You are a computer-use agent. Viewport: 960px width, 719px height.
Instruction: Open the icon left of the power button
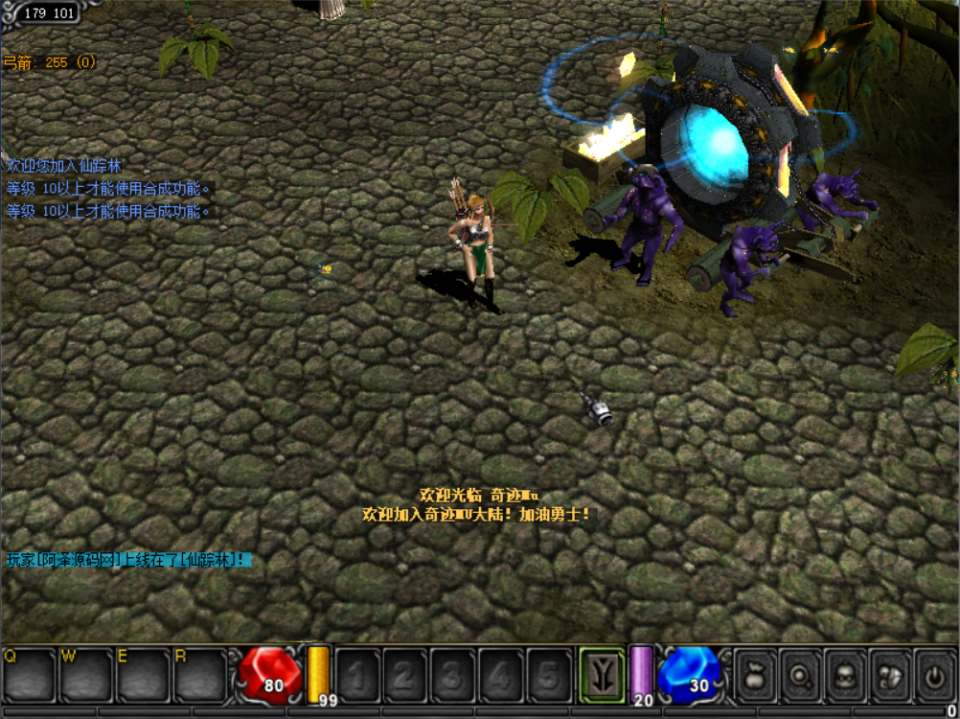889,674
